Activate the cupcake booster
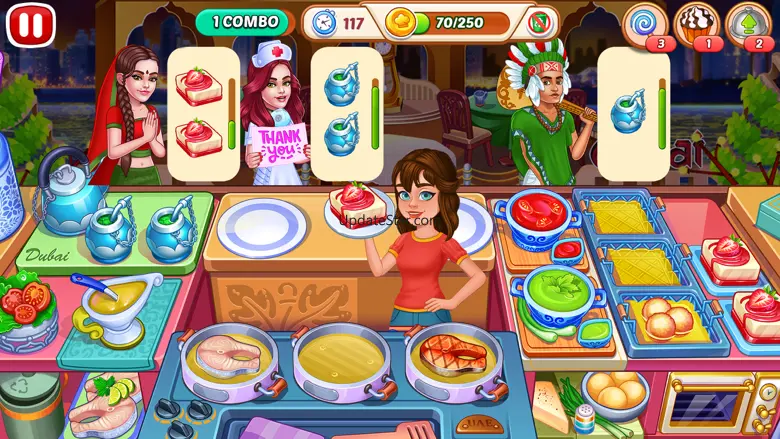The image size is (780, 439). [x=696, y=23]
